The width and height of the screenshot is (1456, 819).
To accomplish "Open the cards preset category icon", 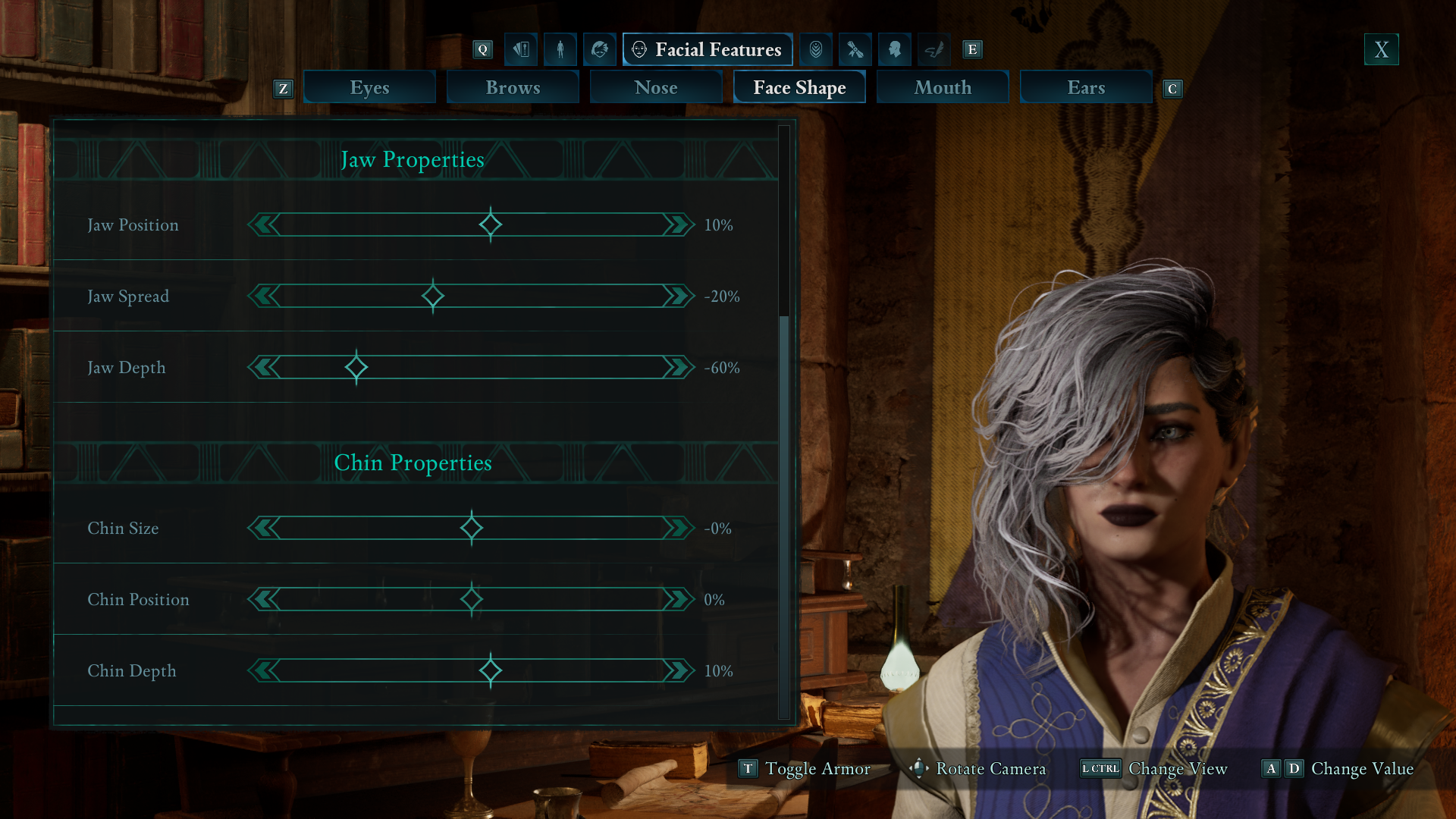I will point(521,49).
